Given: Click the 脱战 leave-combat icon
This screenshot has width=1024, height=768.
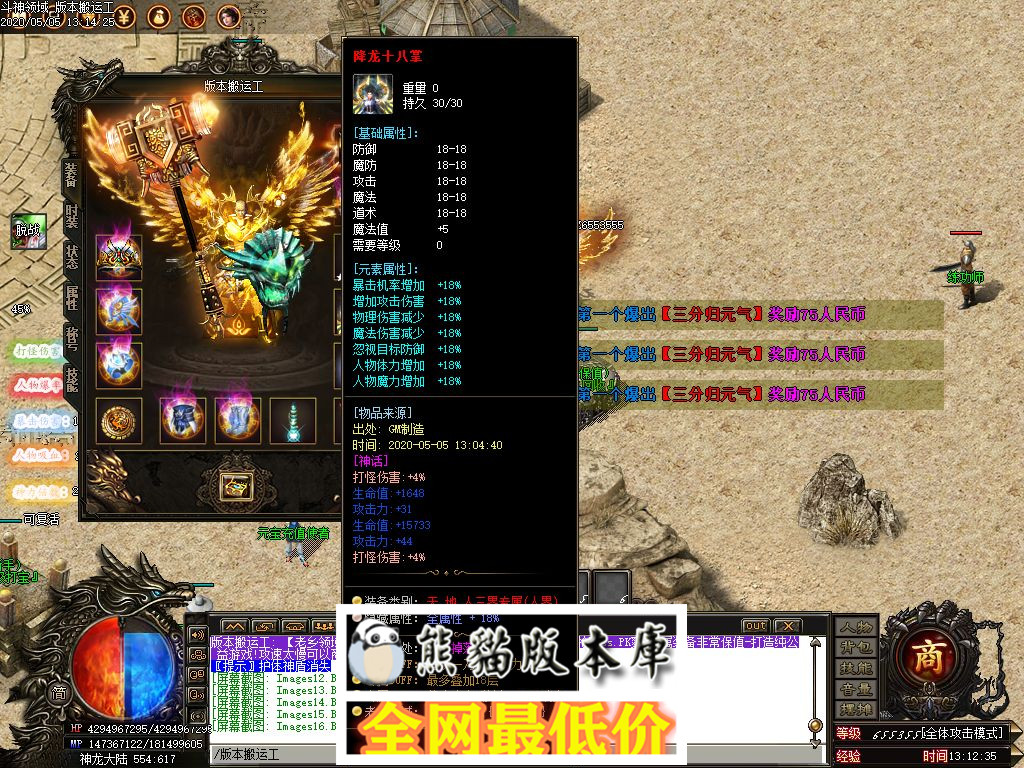Looking at the screenshot, I should tap(29, 231).
